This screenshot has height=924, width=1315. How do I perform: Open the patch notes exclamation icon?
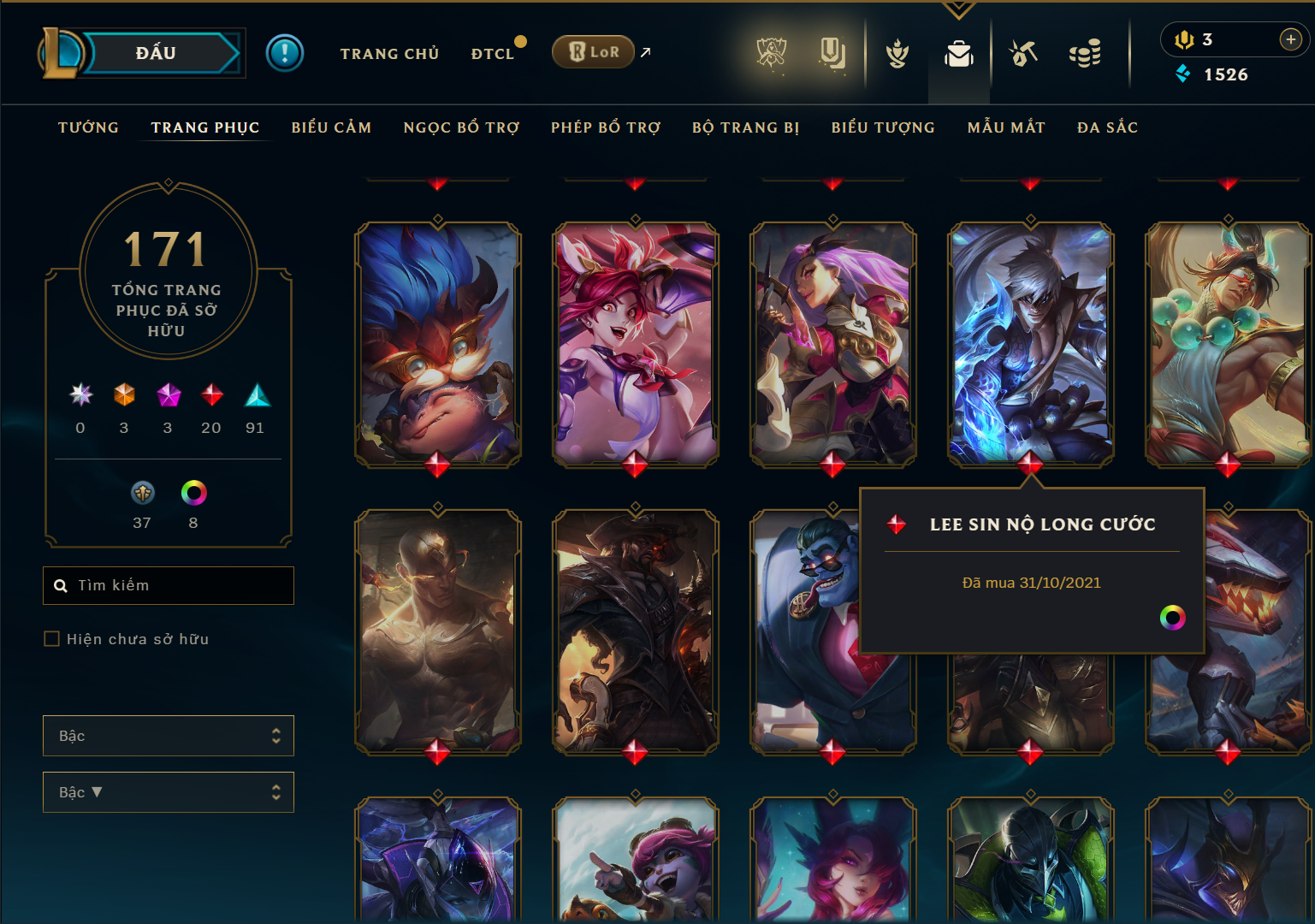pyautogui.click(x=285, y=52)
